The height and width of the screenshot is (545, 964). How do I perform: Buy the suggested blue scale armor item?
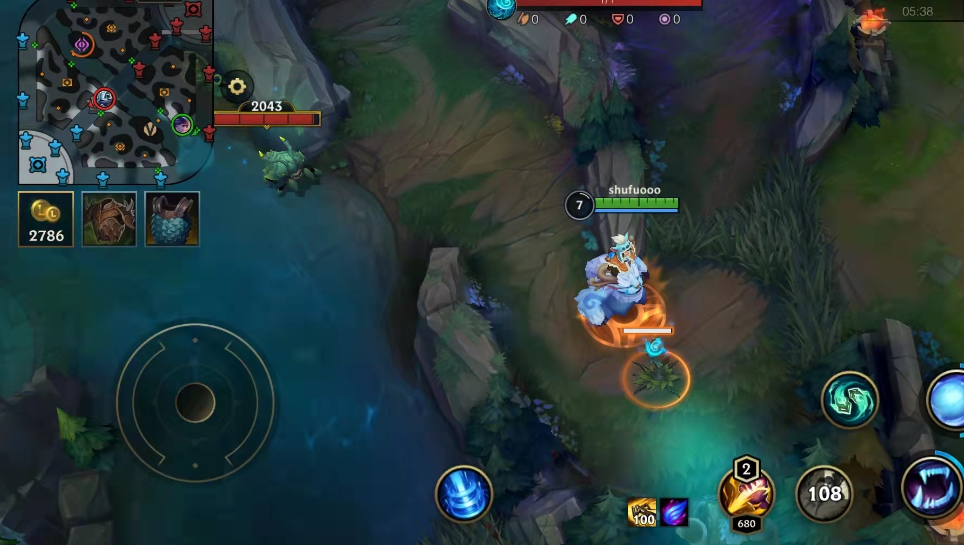[x=172, y=219]
